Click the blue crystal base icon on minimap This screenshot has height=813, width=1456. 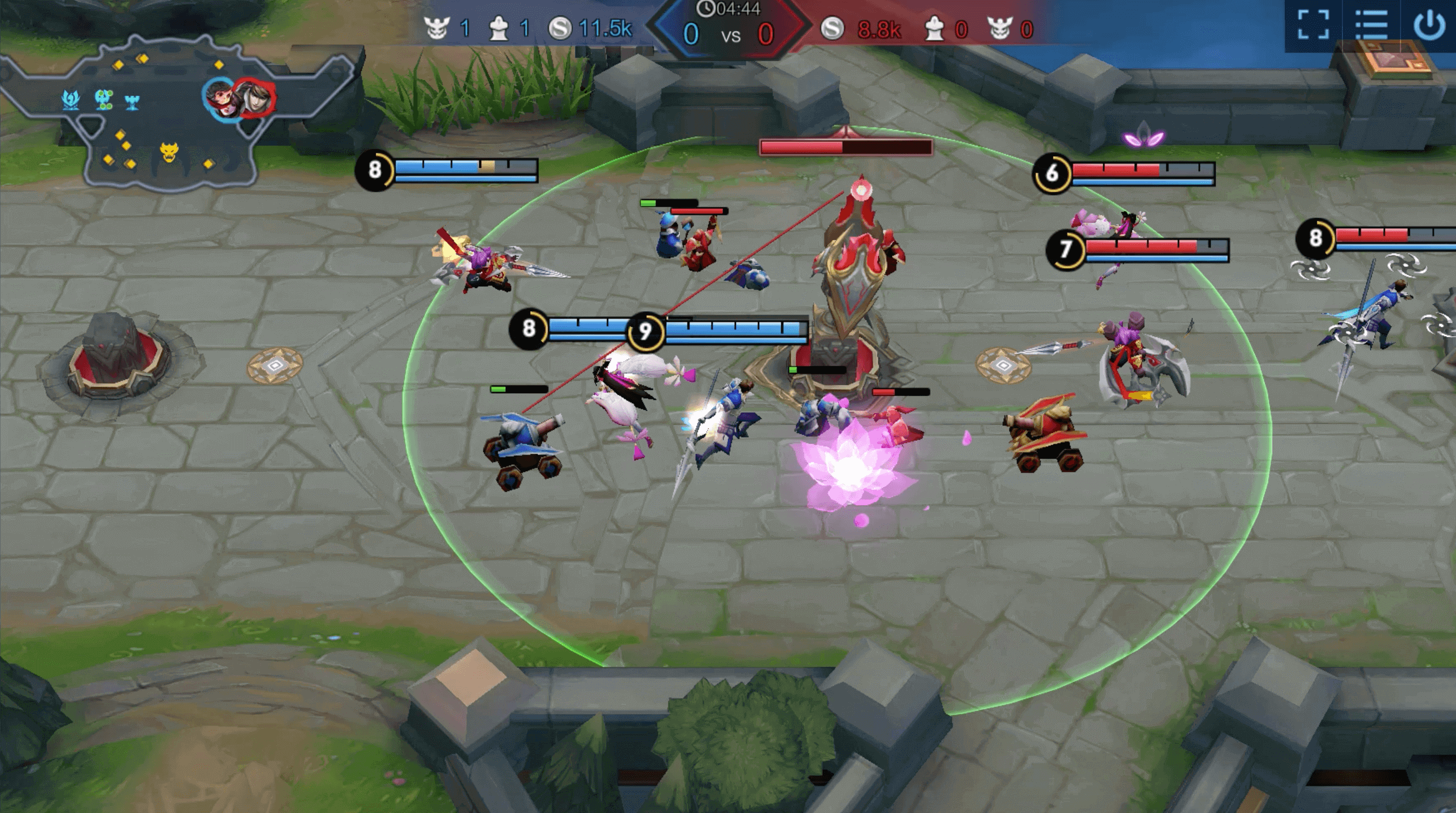point(70,100)
